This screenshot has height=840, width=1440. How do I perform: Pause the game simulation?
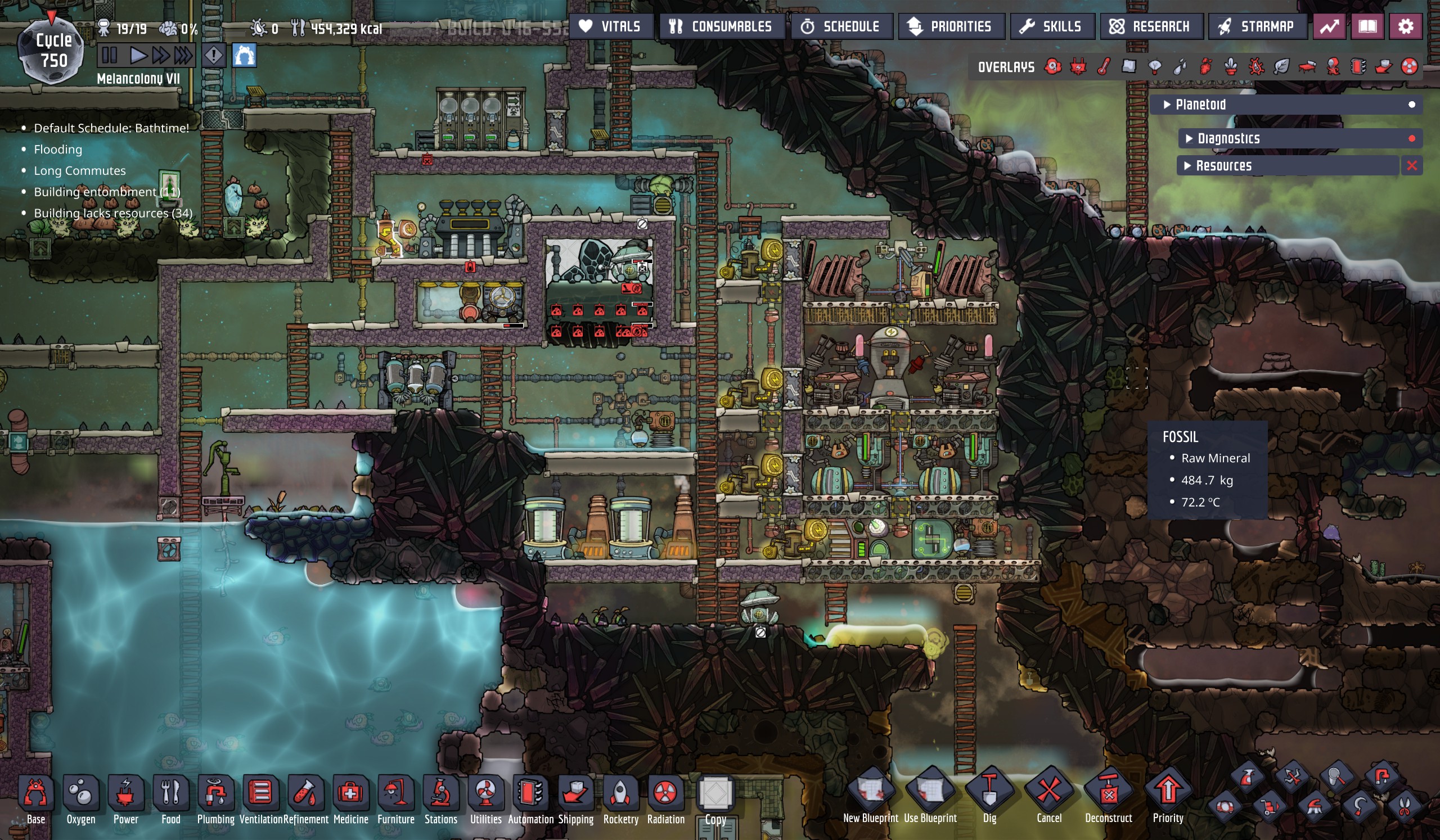coord(109,56)
